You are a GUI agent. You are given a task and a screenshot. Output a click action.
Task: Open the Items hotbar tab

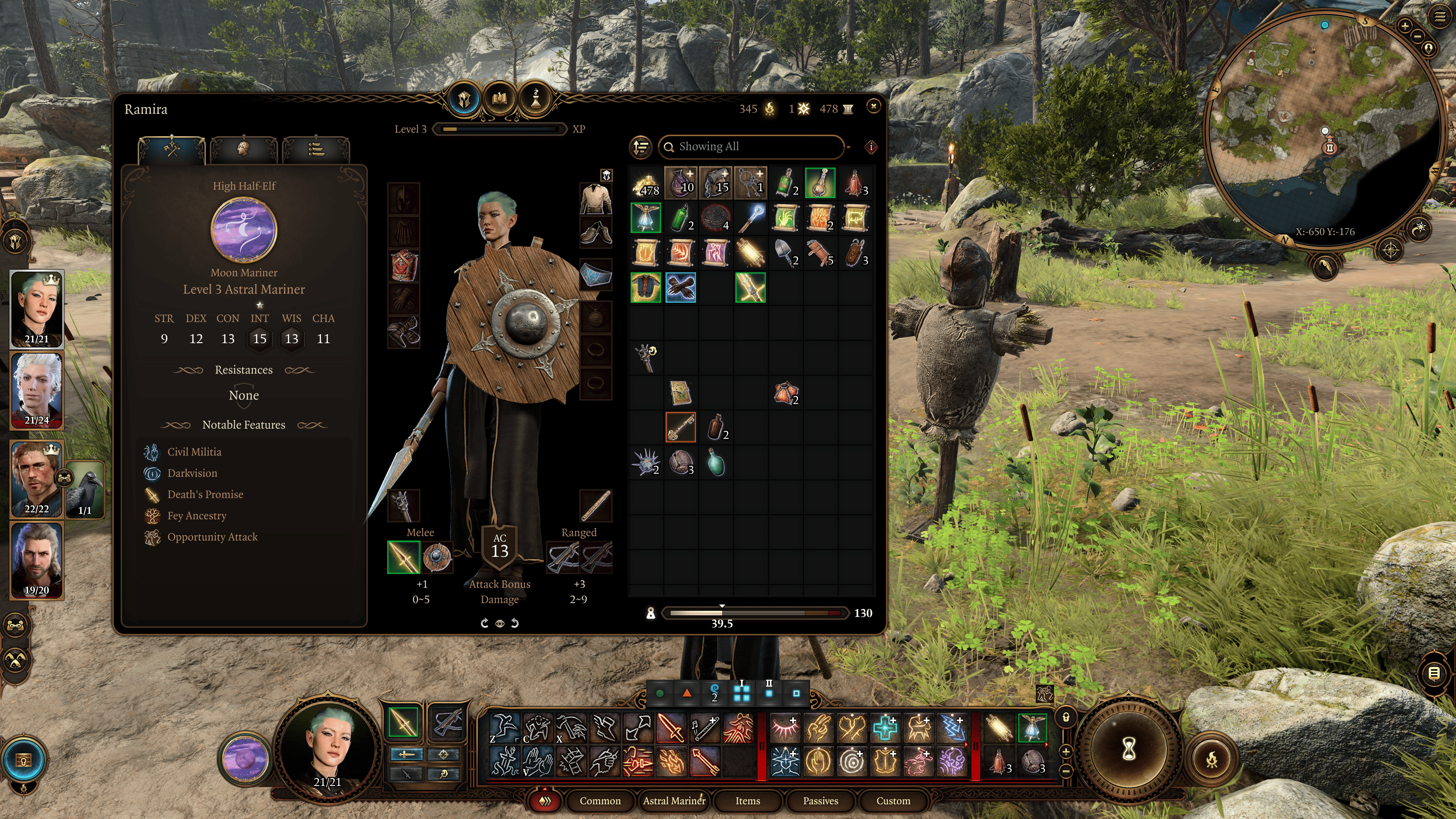click(x=747, y=800)
